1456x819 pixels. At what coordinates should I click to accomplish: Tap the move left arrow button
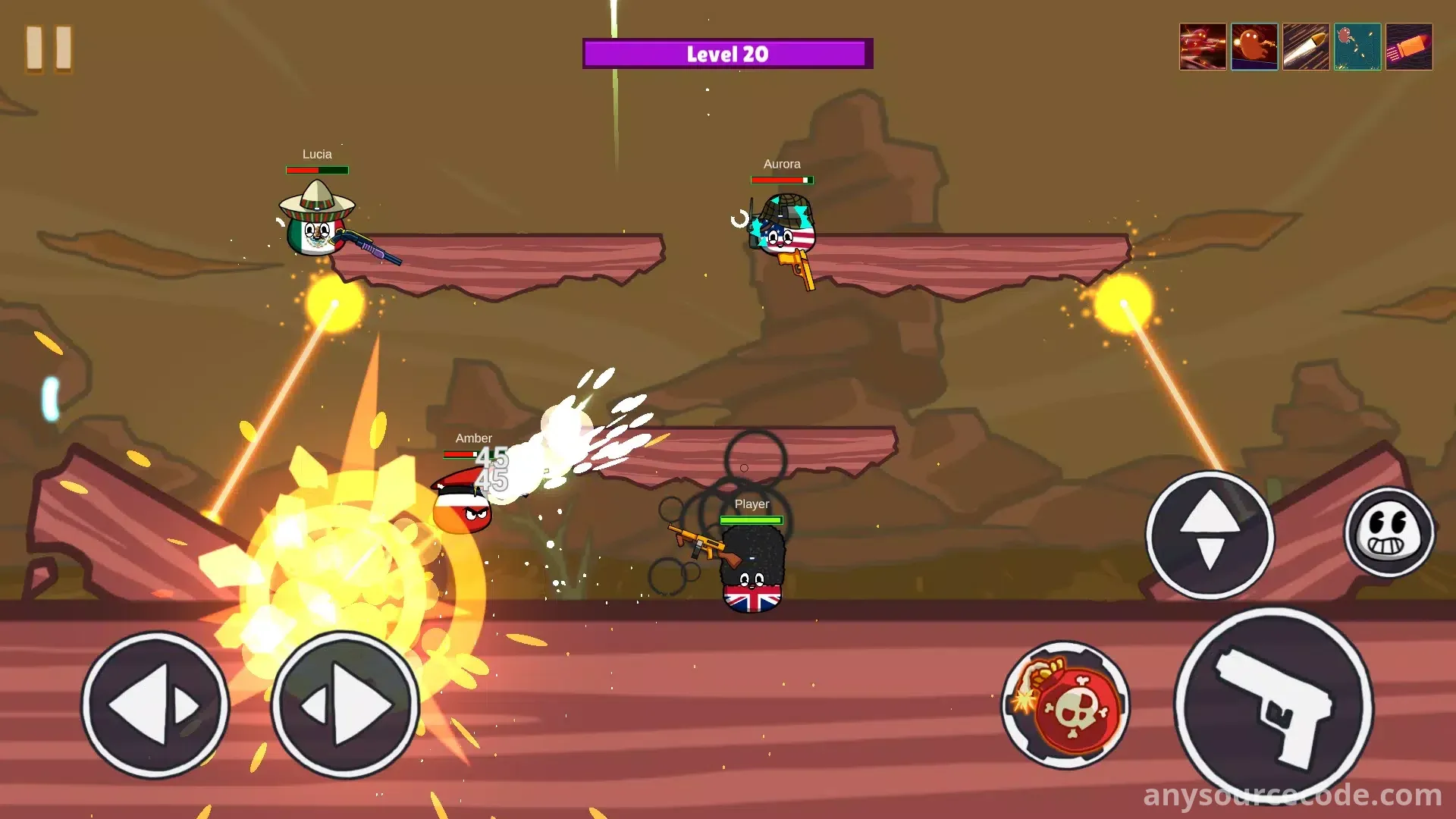[x=155, y=705]
